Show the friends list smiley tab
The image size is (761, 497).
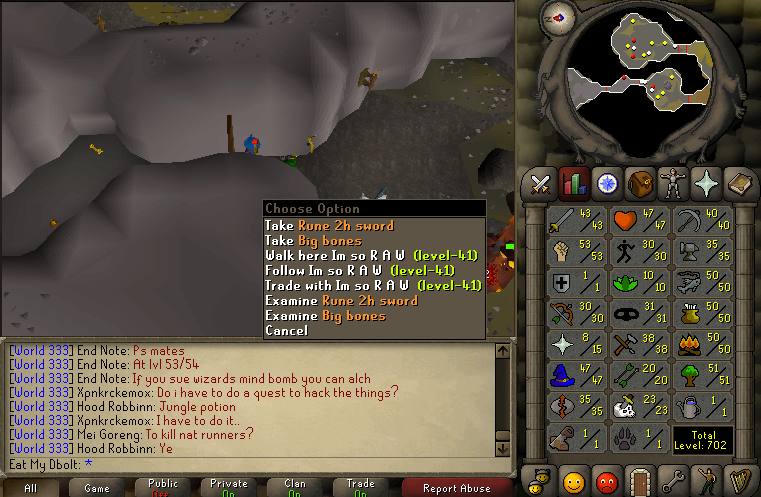574,478
